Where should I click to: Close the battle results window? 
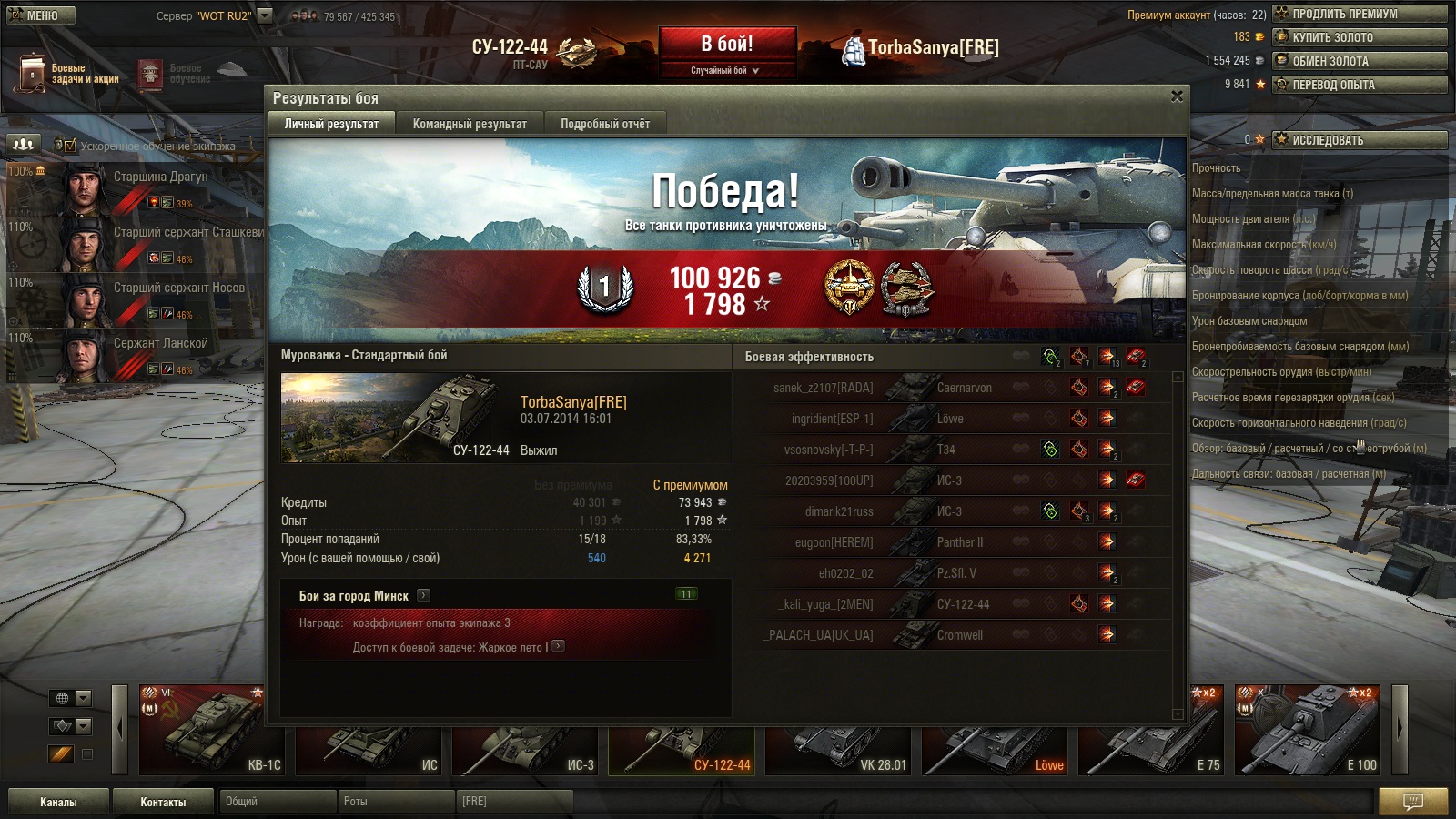click(x=1177, y=96)
